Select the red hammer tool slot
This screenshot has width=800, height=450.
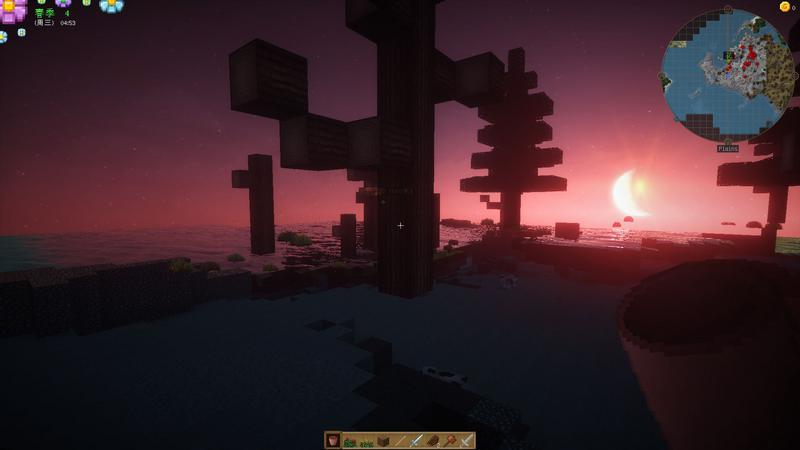[x=450, y=440]
